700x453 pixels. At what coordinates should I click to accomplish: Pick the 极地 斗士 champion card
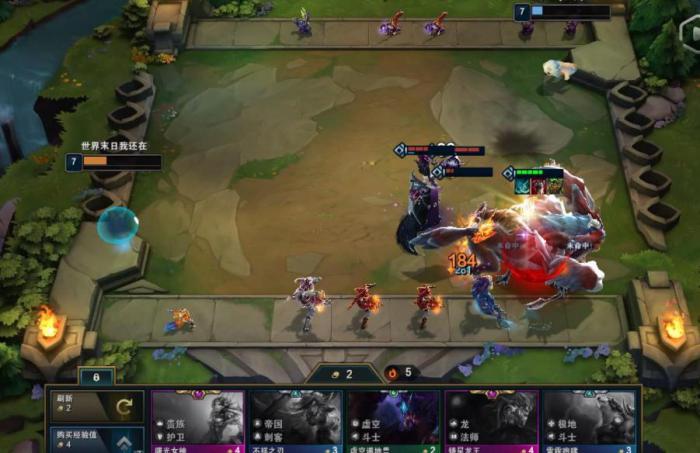click(x=589, y=421)
